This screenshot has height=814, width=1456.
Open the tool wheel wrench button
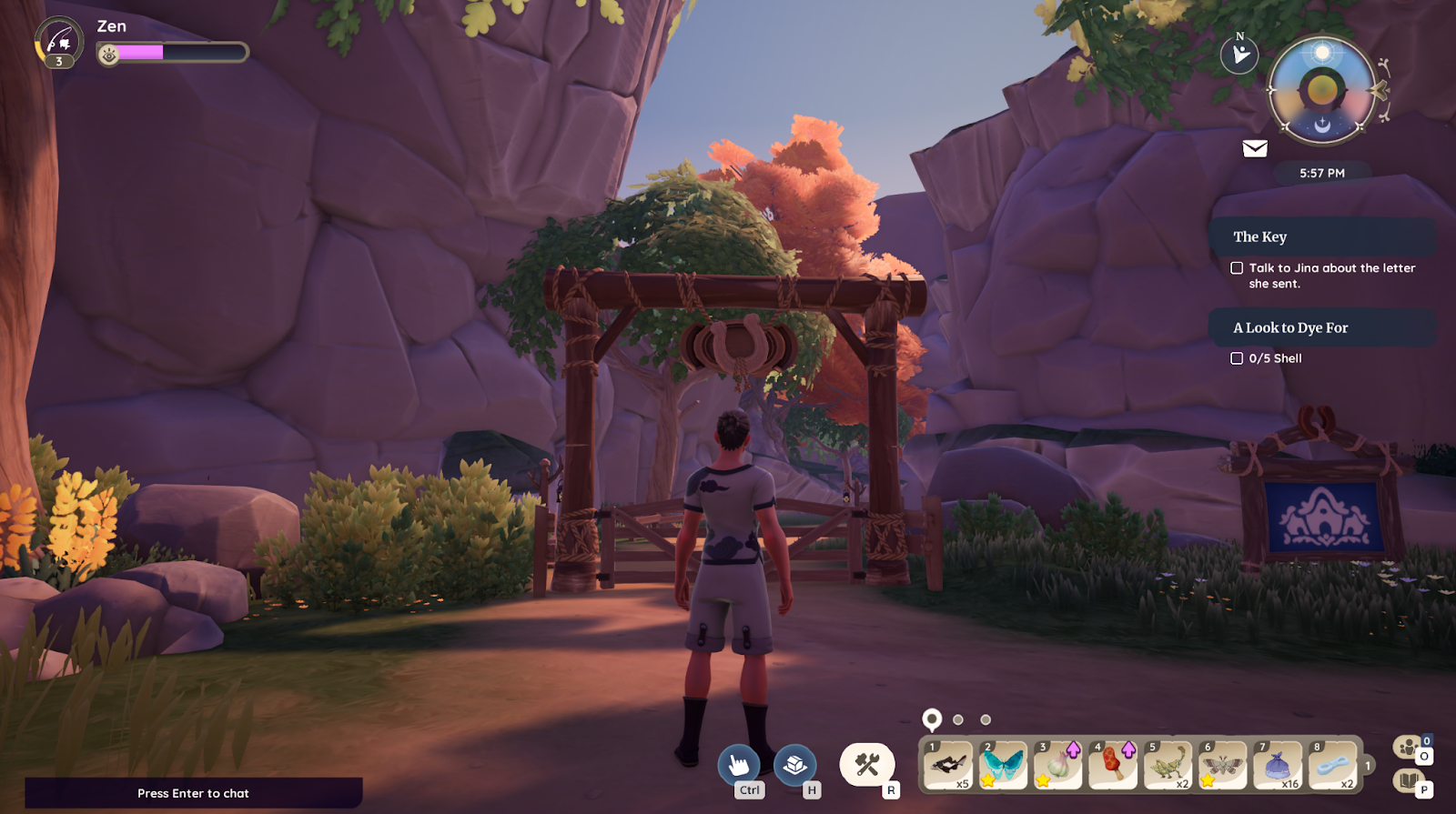pyautogui.click(x=866, y=764)
